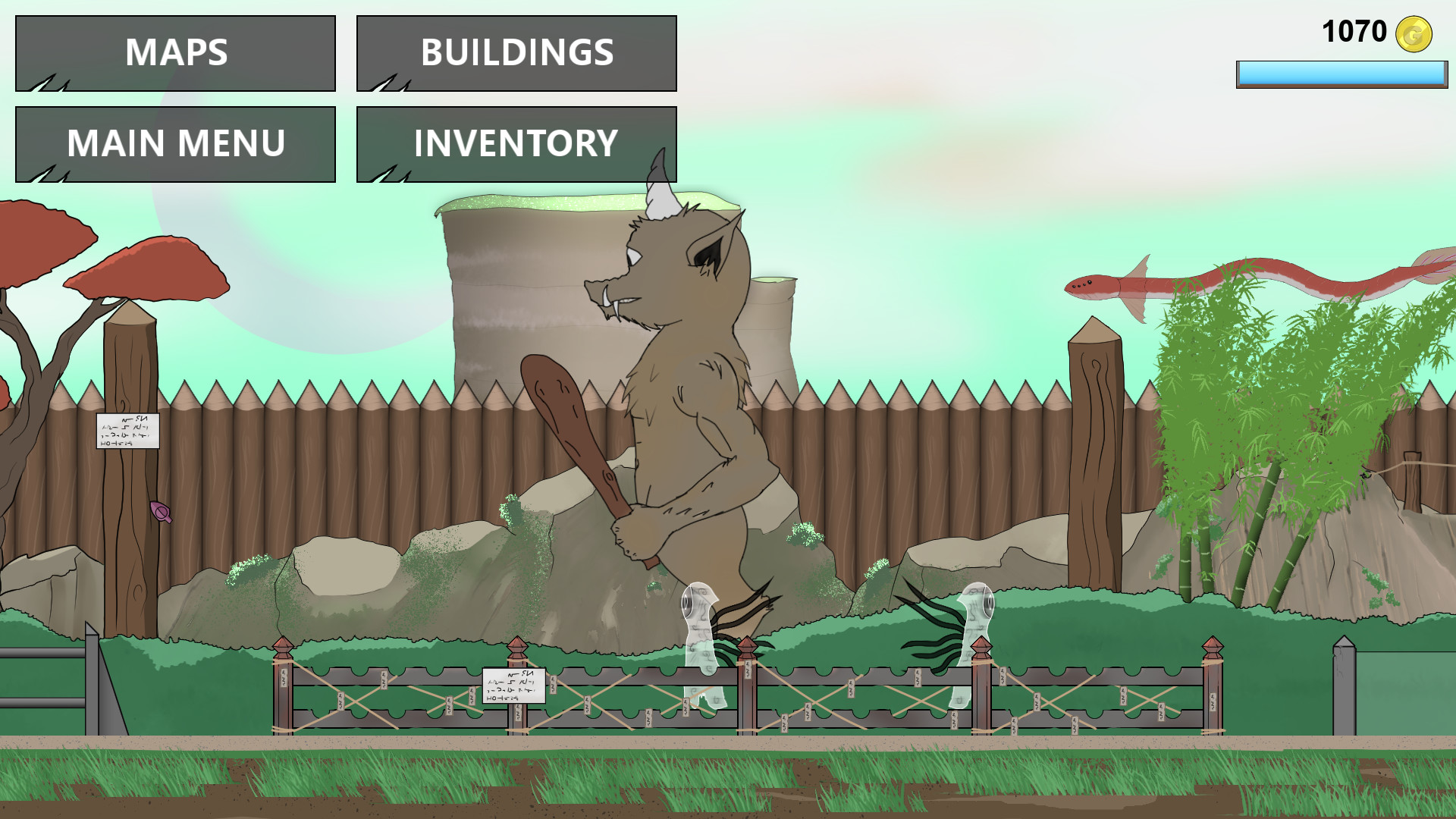The image size is (1456, 819).
Task: Open the BUILDINGS panel
Action: pos(516,52)
